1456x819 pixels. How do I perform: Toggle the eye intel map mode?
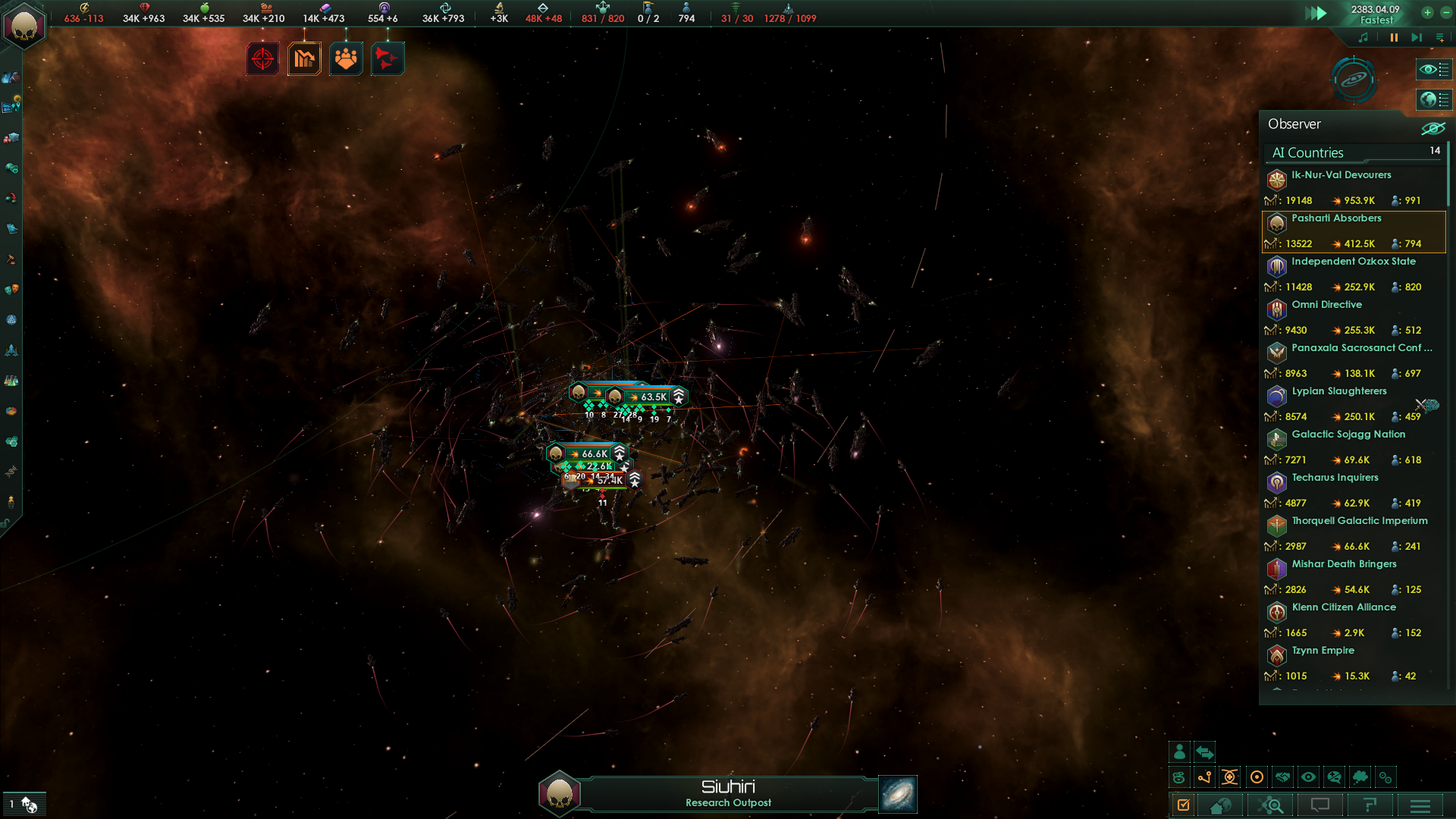coord(1308,777)
